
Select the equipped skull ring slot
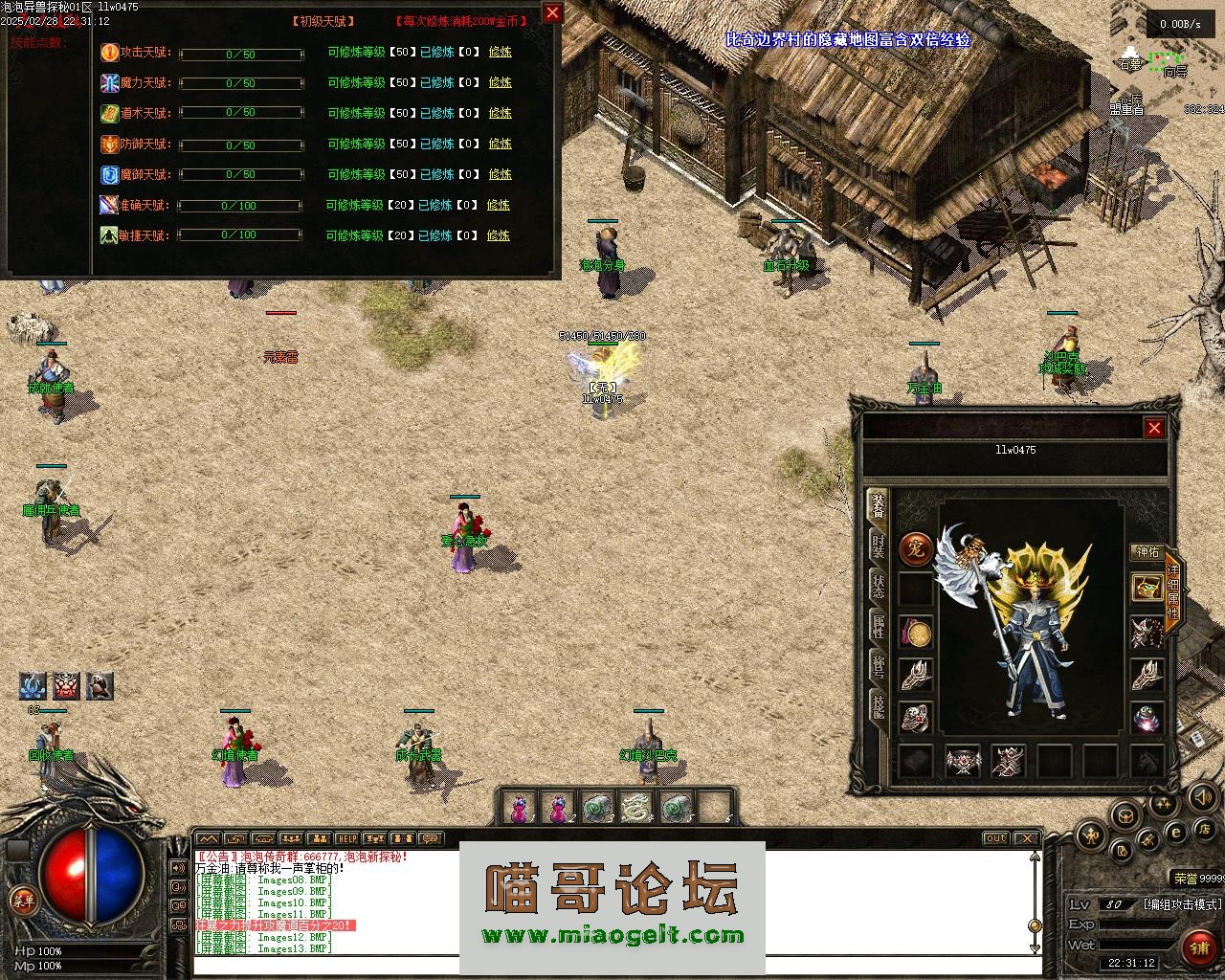[916, 718]
